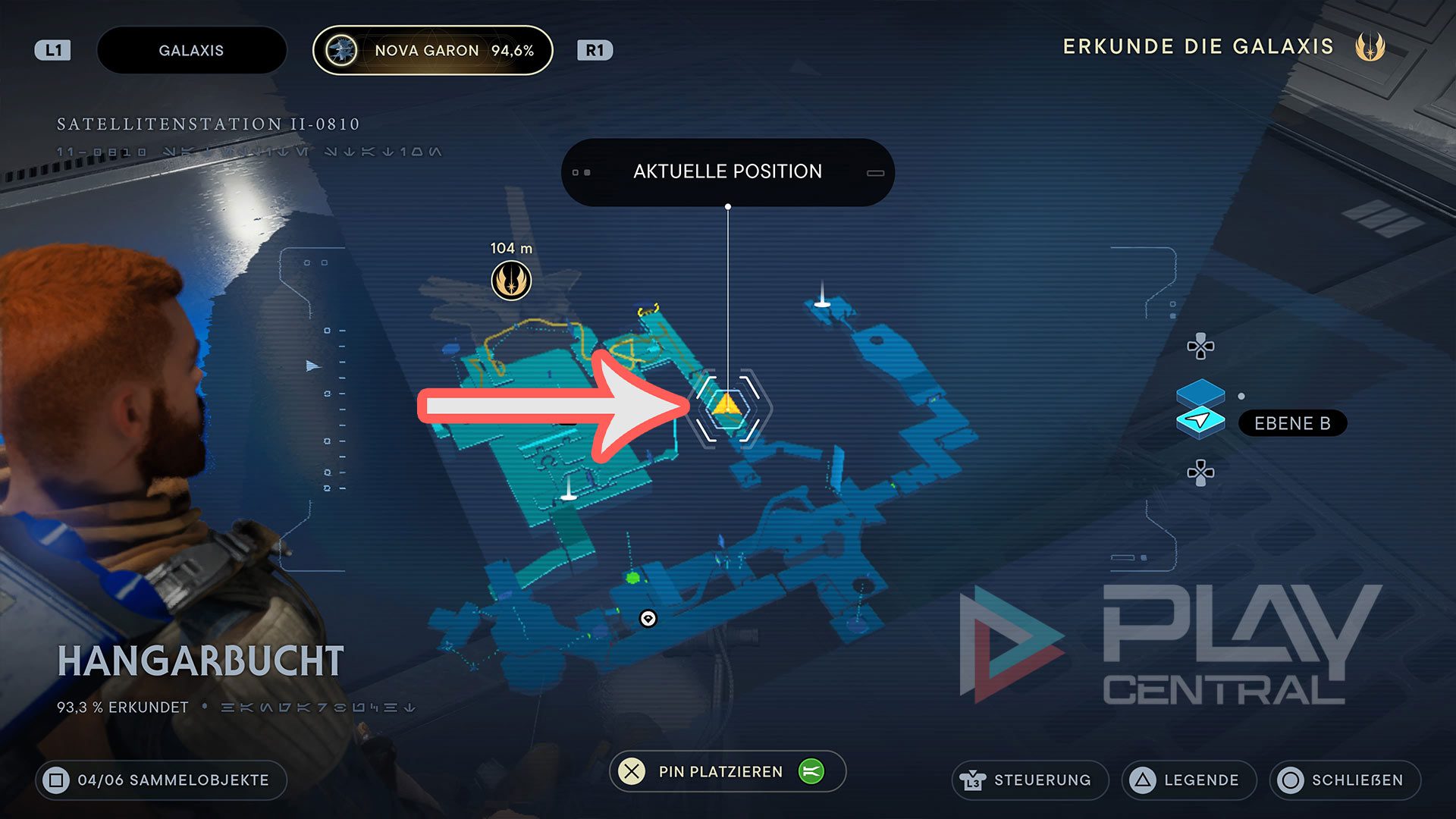Select the round waypoint marker on lower map
The height and width of the screenshot is (819, 1456).
tap(648, 619)
